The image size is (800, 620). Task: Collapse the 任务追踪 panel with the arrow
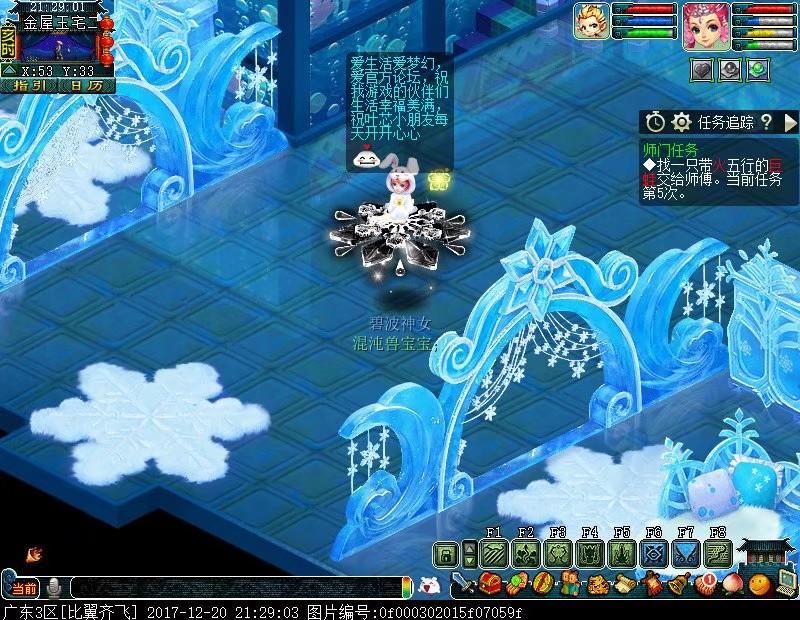tap(789, 122)
